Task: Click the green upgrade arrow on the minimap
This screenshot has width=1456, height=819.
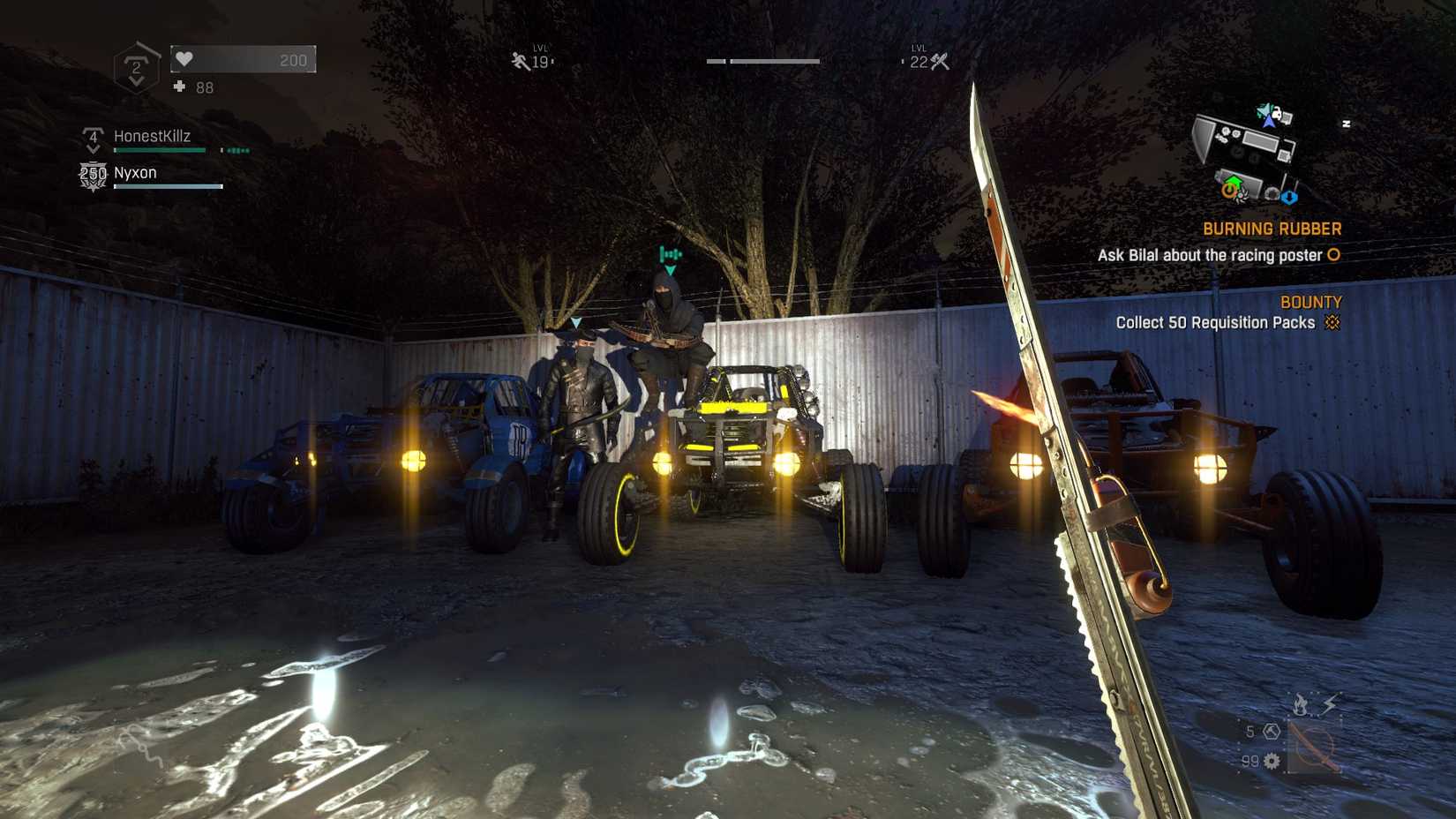Action: pyautogui.click(x=1233, y=181)
